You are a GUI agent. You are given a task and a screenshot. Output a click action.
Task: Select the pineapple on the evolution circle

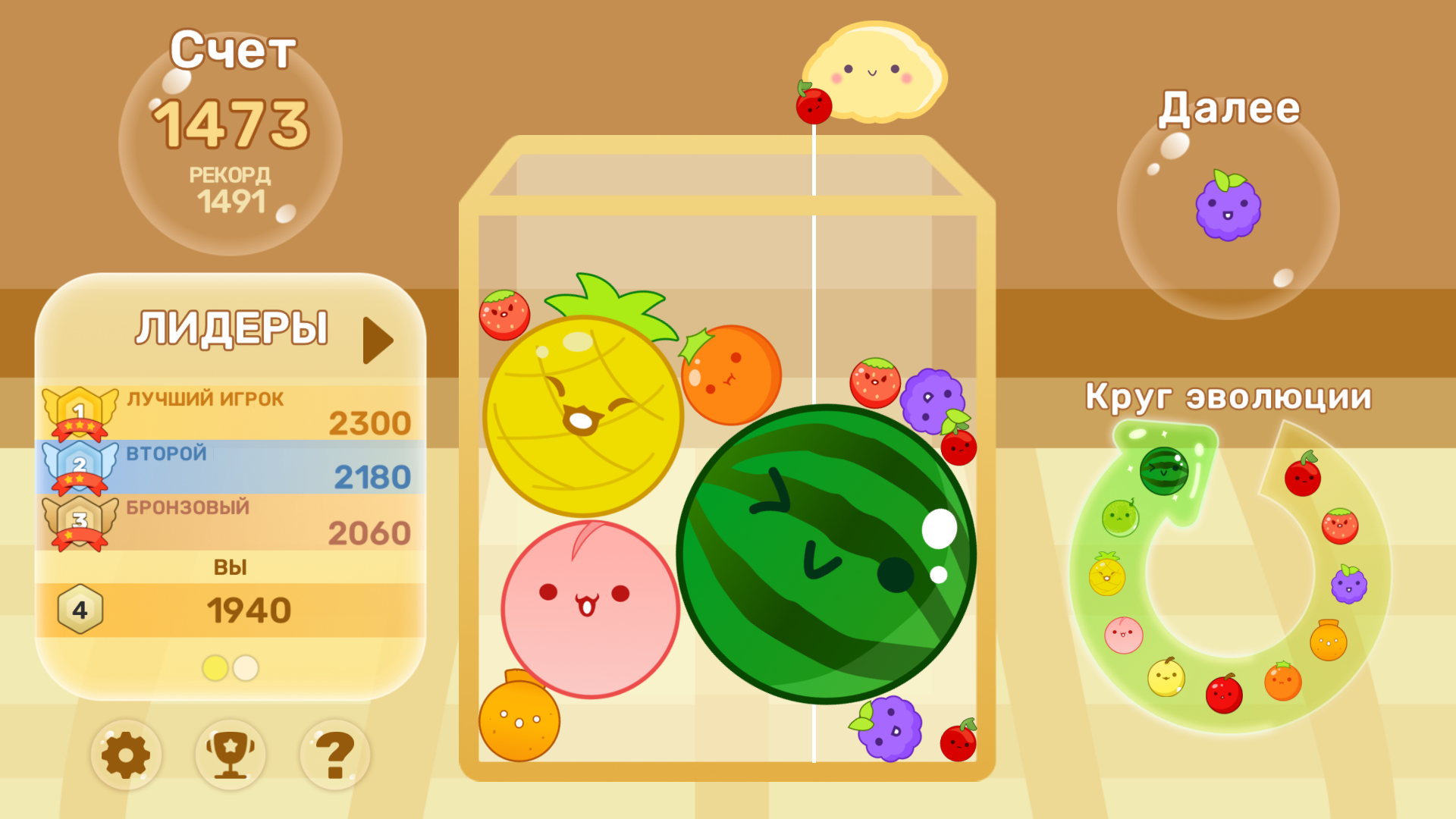pos(1108,574)
